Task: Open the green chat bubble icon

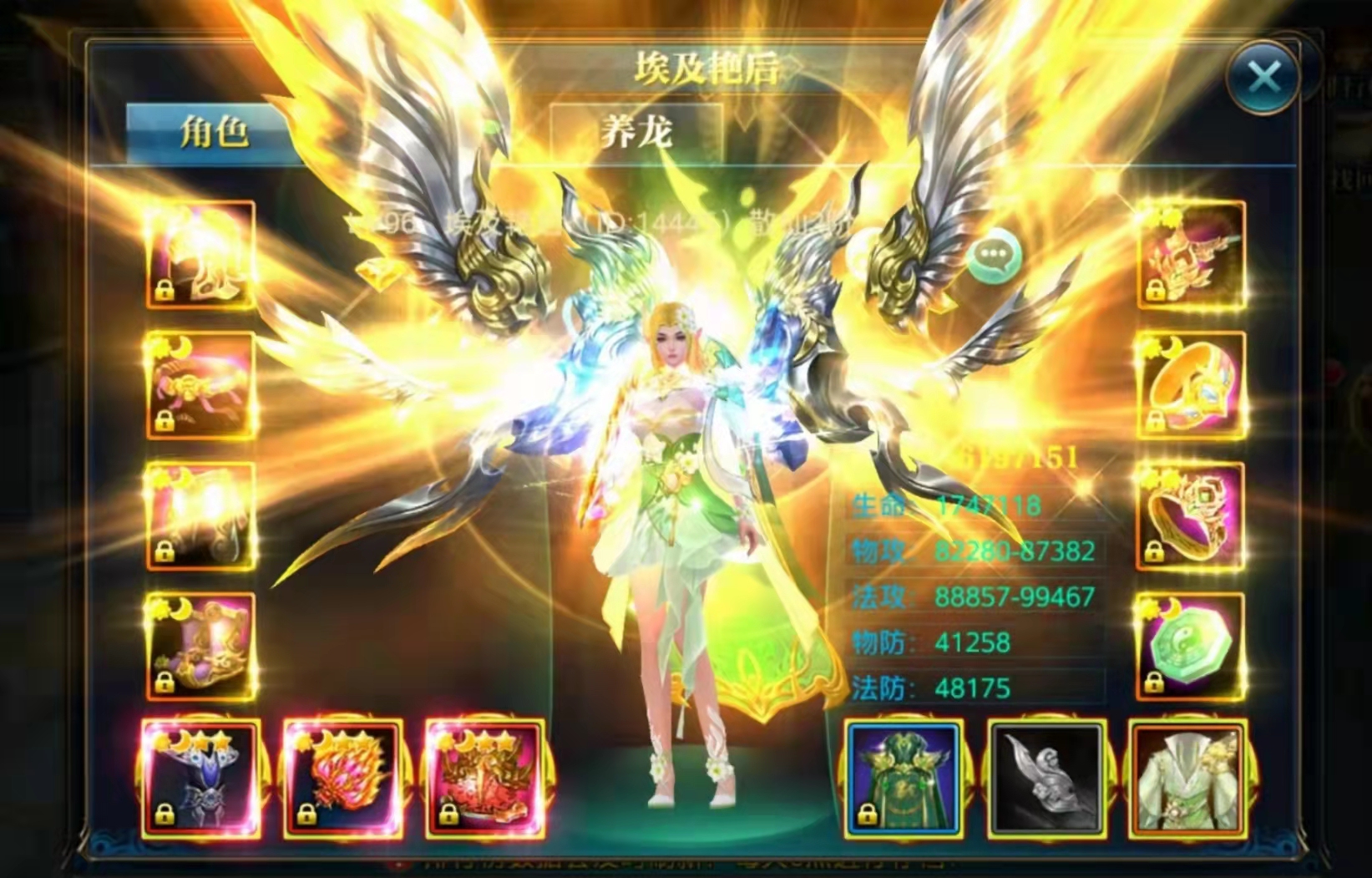Action: pos(995,255)
